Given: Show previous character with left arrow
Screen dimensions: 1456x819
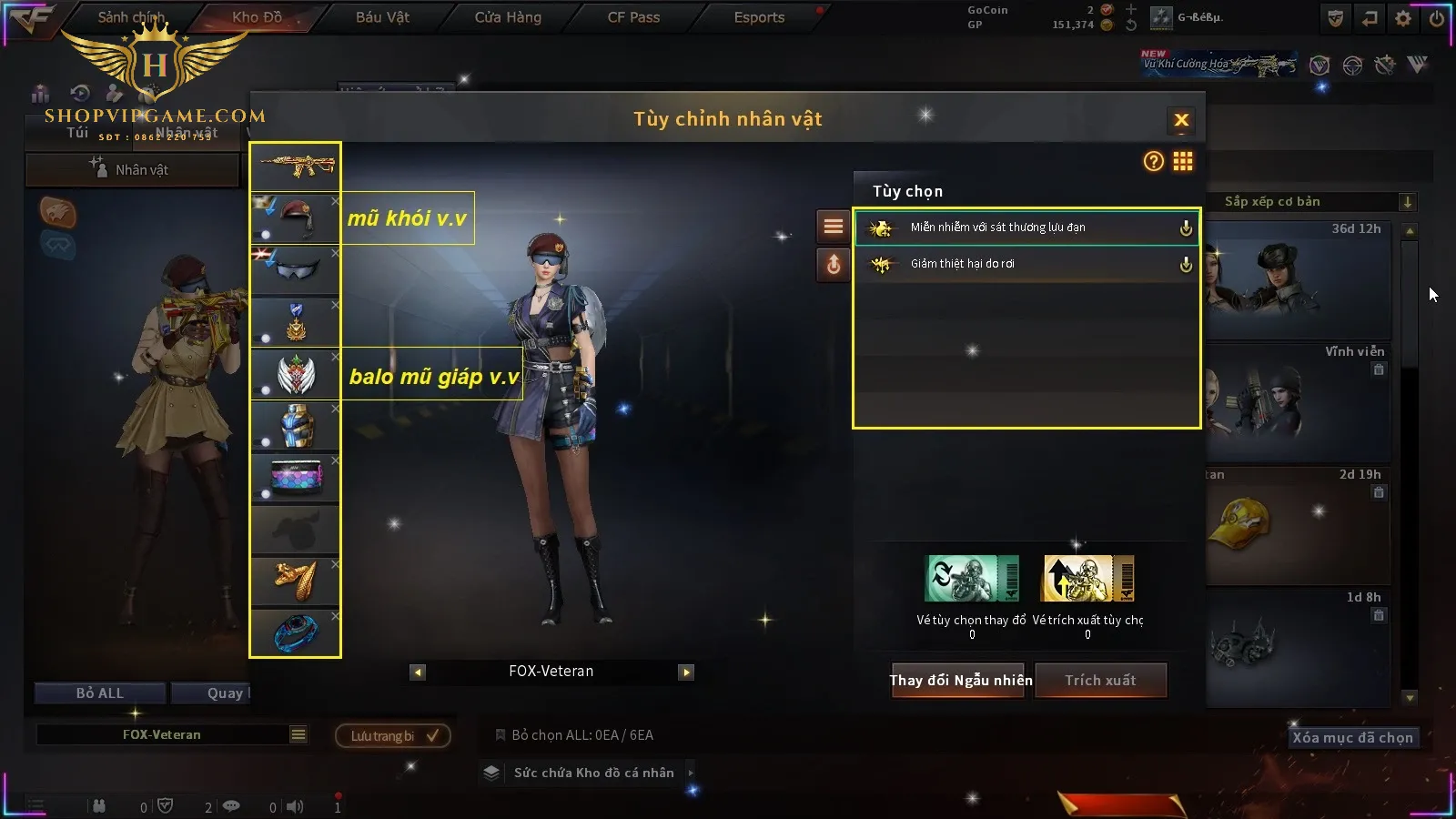Looking at the screenshot, I should click(418, 672).
